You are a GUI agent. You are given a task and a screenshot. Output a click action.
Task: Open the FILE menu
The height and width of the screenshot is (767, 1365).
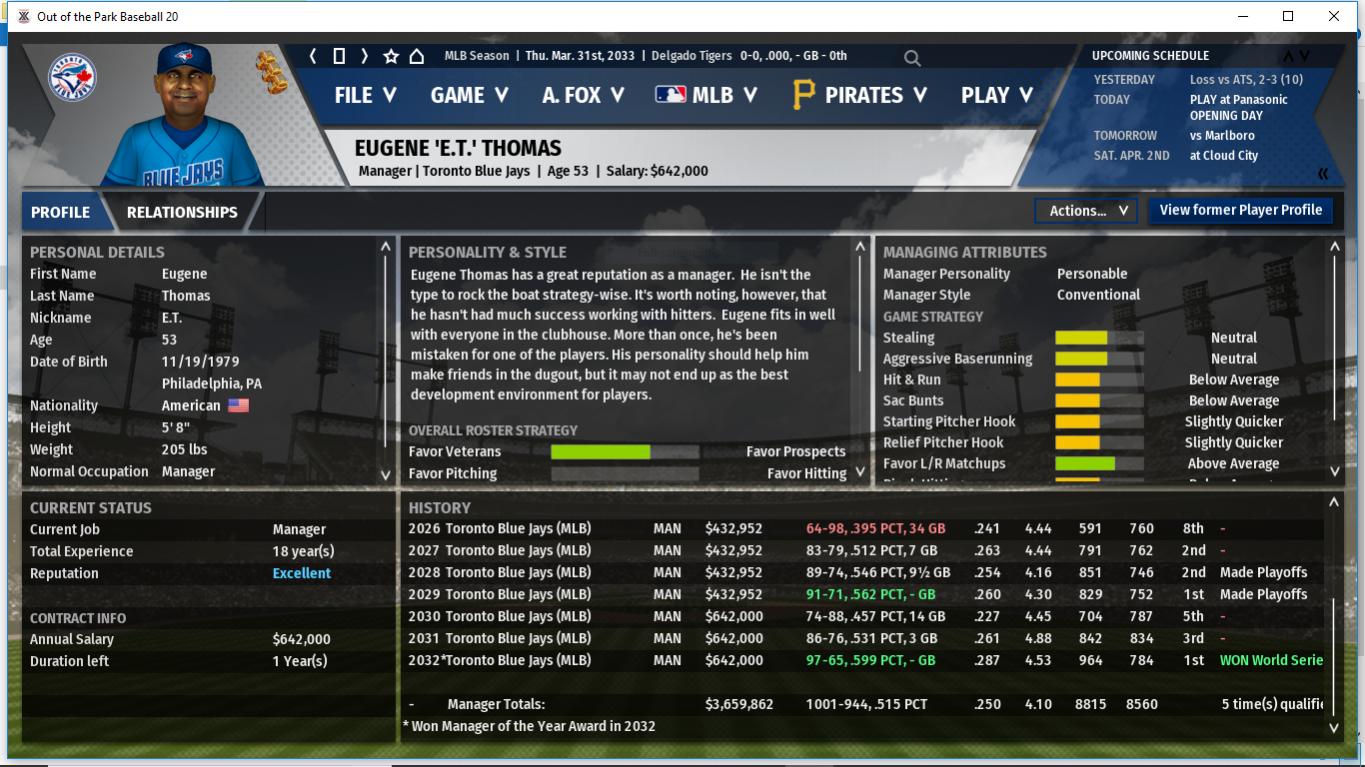pos(365,95)
